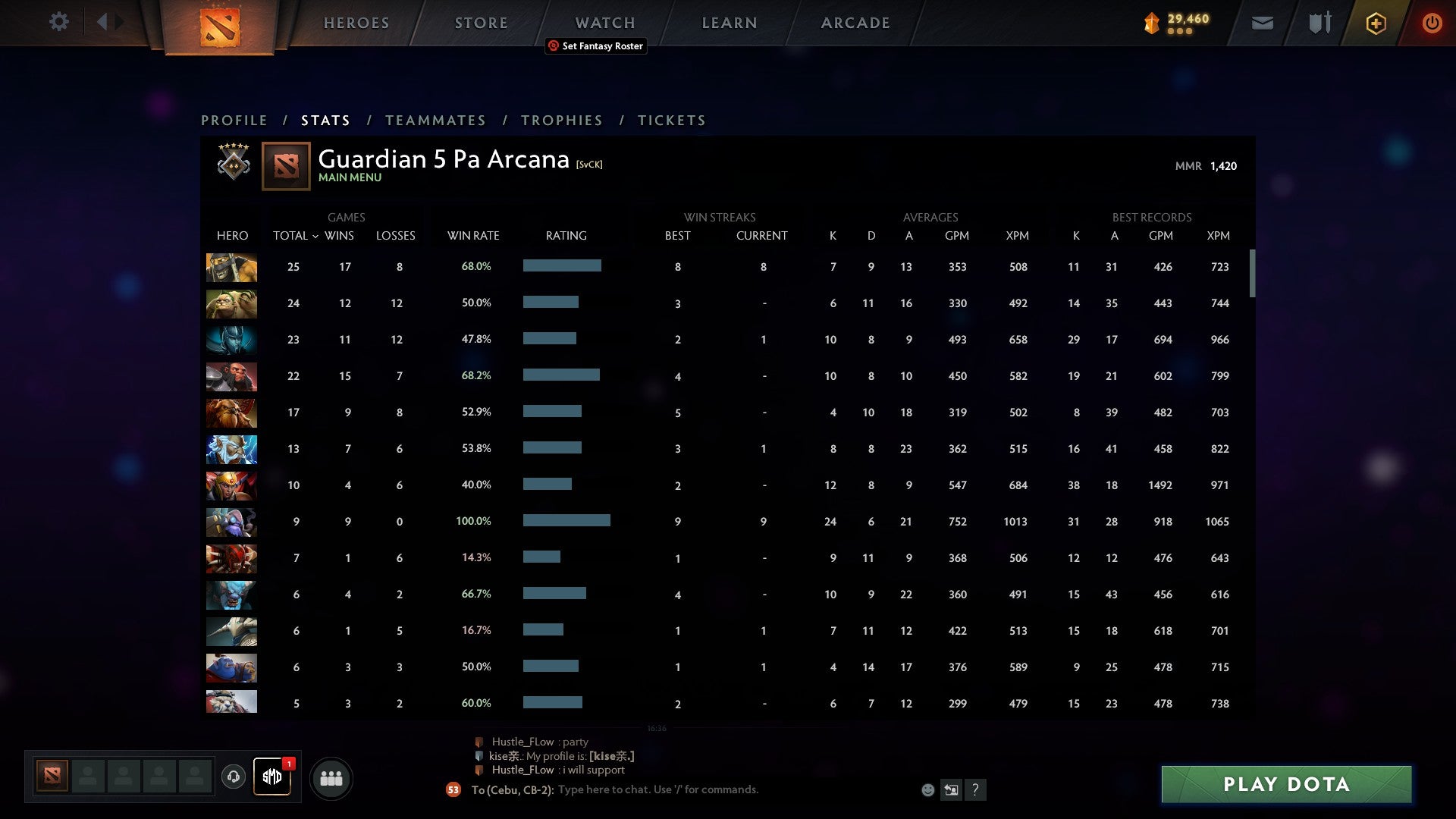1456x819 pixels.
Task: Click the question mark help icon near chat
Action: pyautogui.click(x=977, y=789)
